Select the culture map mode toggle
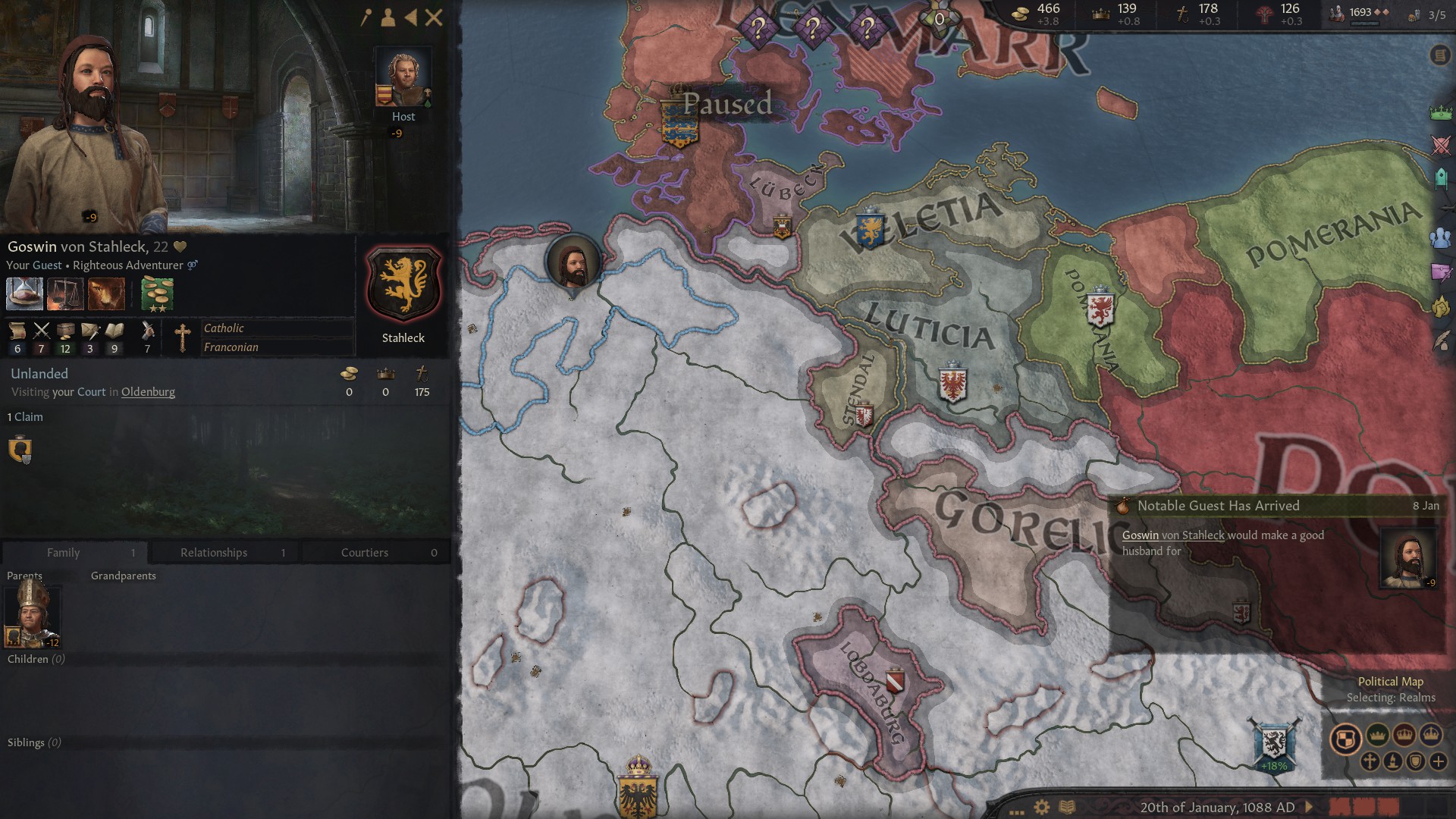 pos(1394,760)
